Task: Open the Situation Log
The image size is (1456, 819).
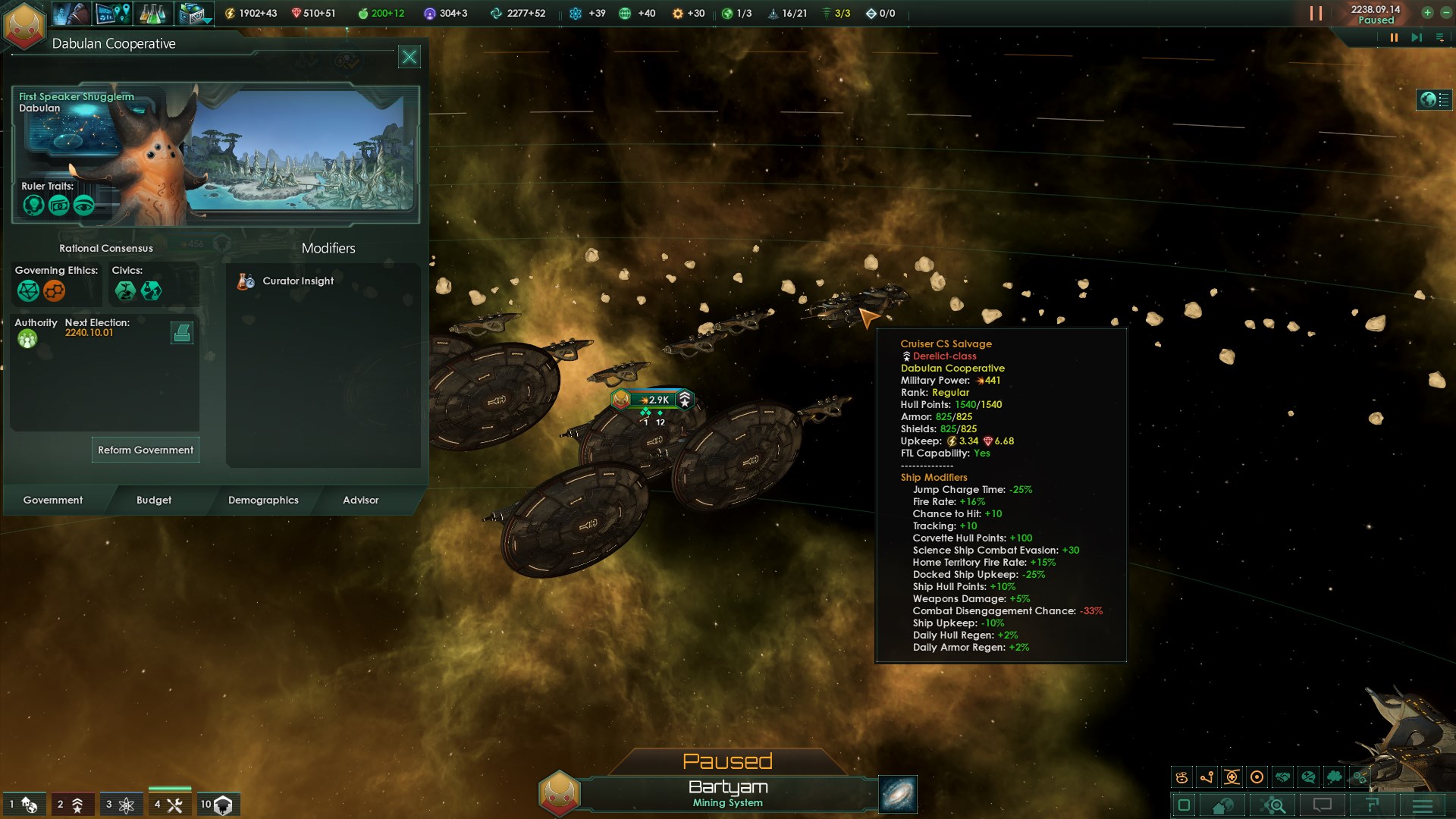Action: click(114, 13)
